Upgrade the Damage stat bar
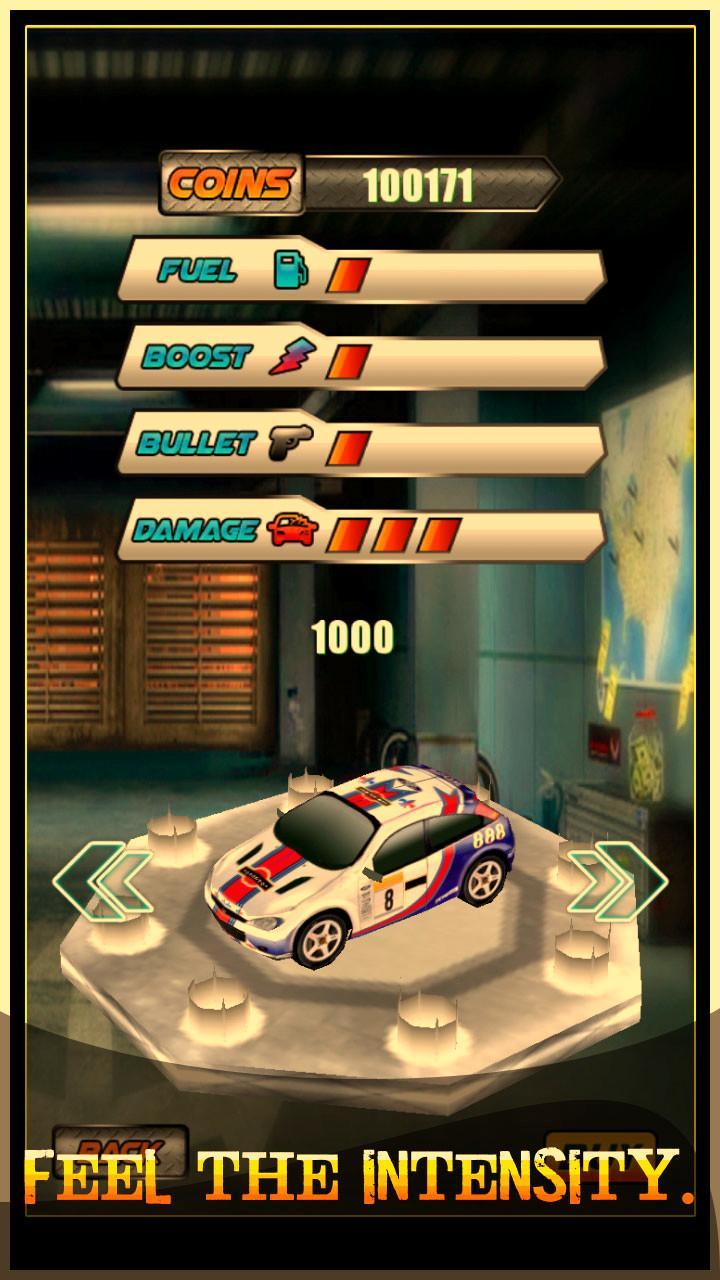 pos(361,533)
